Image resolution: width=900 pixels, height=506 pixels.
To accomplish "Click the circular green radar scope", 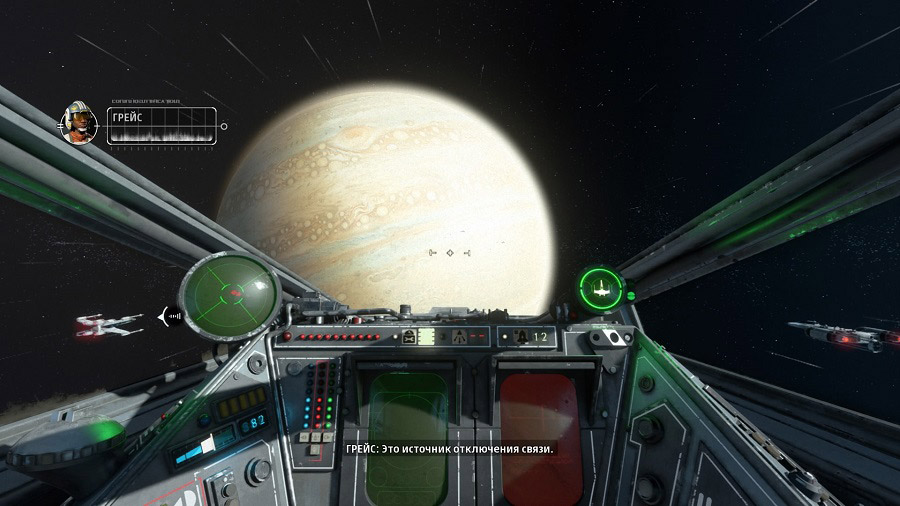I will pos(228,293).
